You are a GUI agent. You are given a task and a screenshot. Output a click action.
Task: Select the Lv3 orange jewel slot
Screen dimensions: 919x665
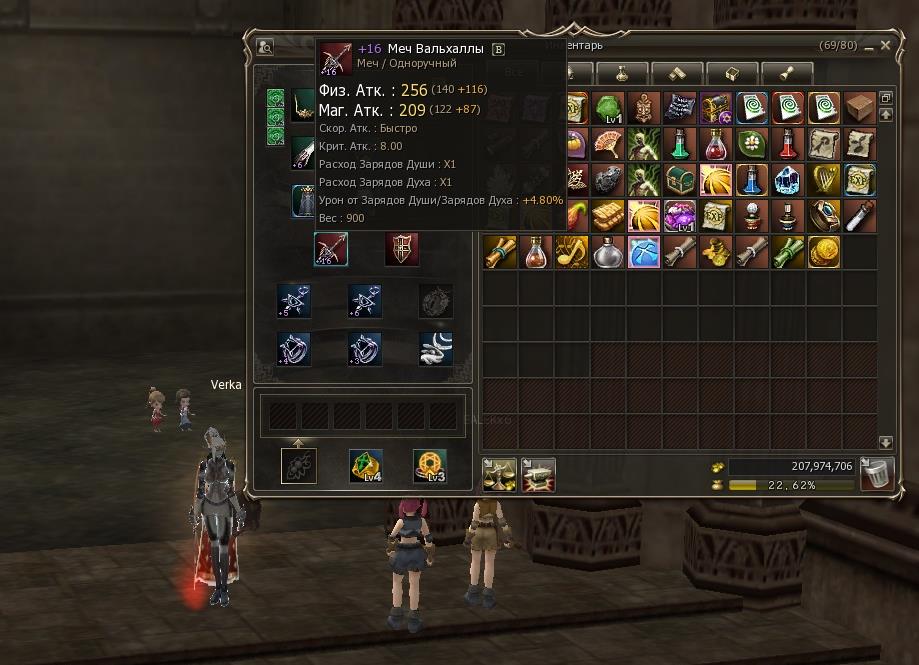430,466
